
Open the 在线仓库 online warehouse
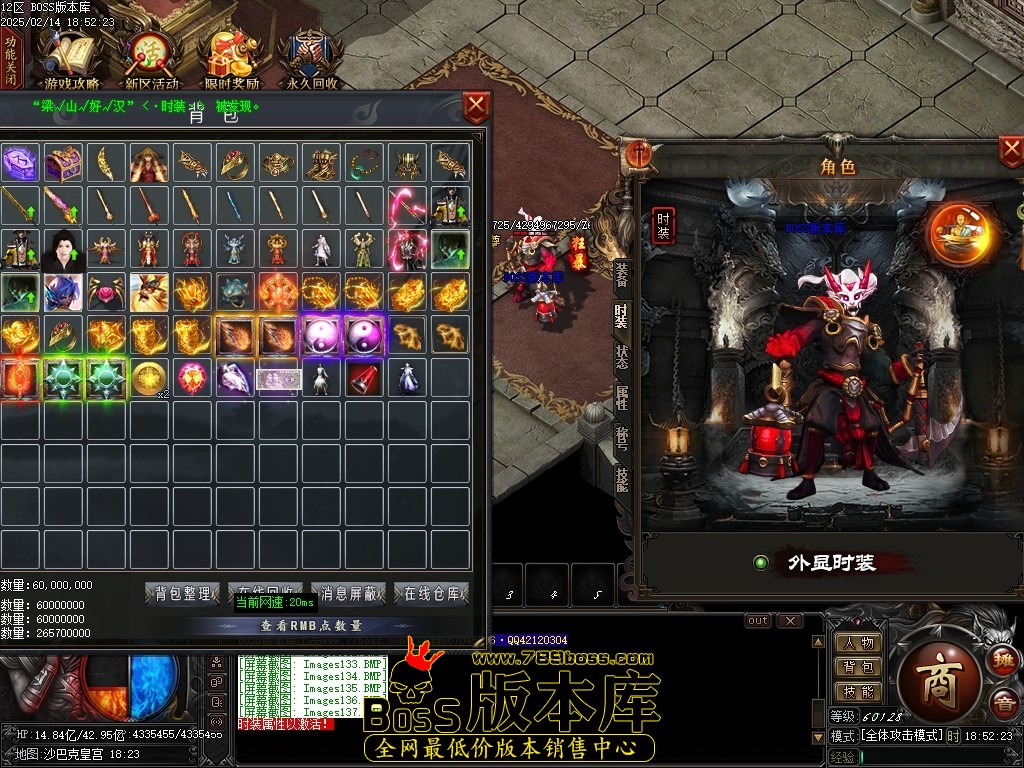pyautogui.click(x=431, y=594)
